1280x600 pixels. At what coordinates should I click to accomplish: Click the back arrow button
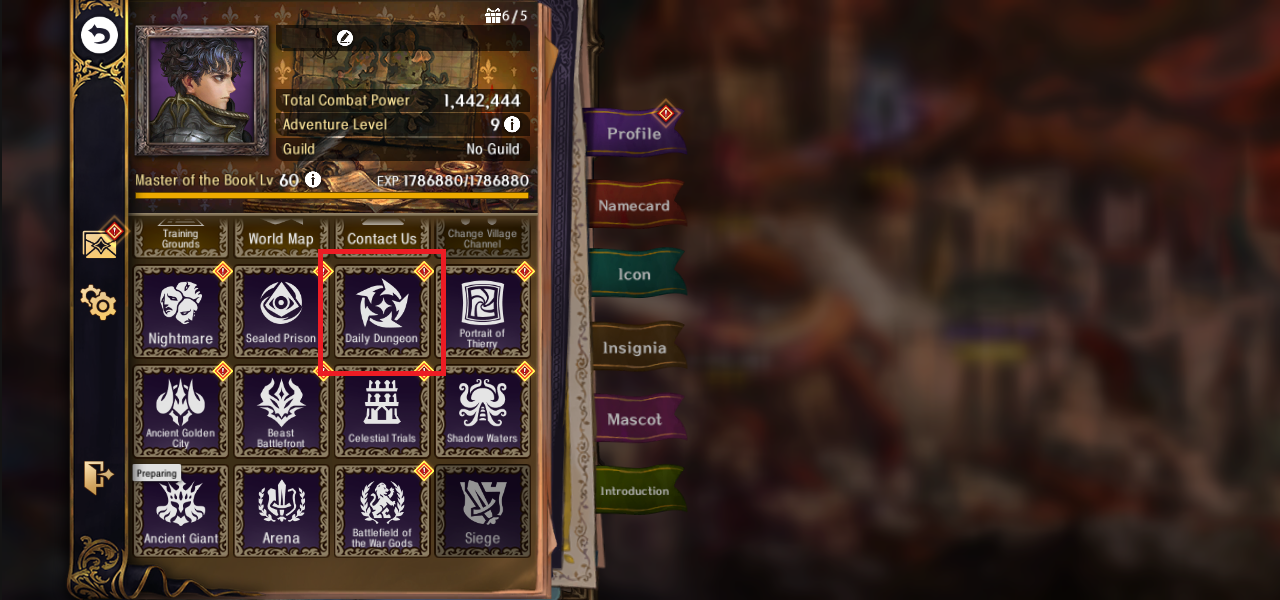(99, 37)
